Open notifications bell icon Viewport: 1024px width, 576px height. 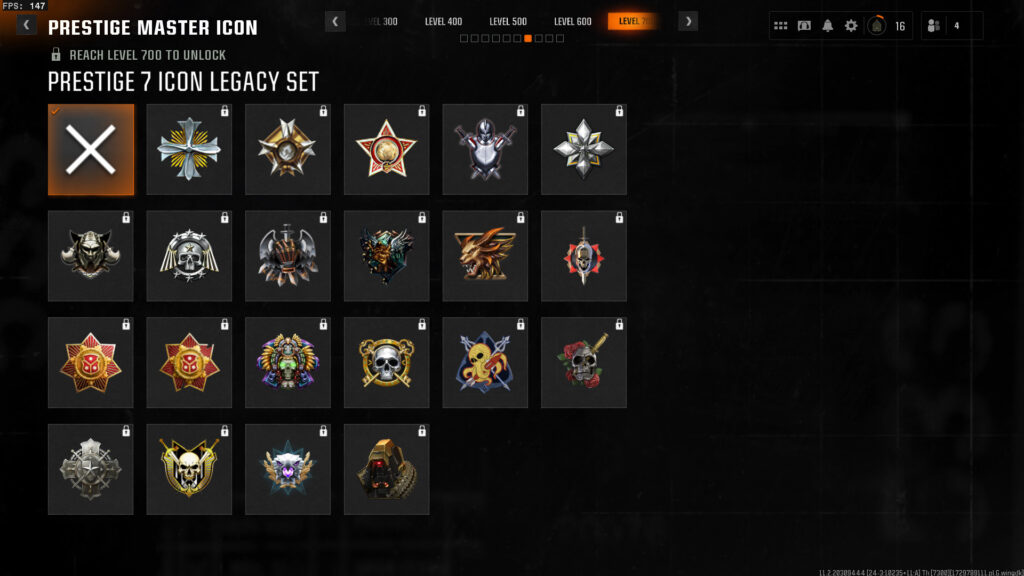(827, 26)
